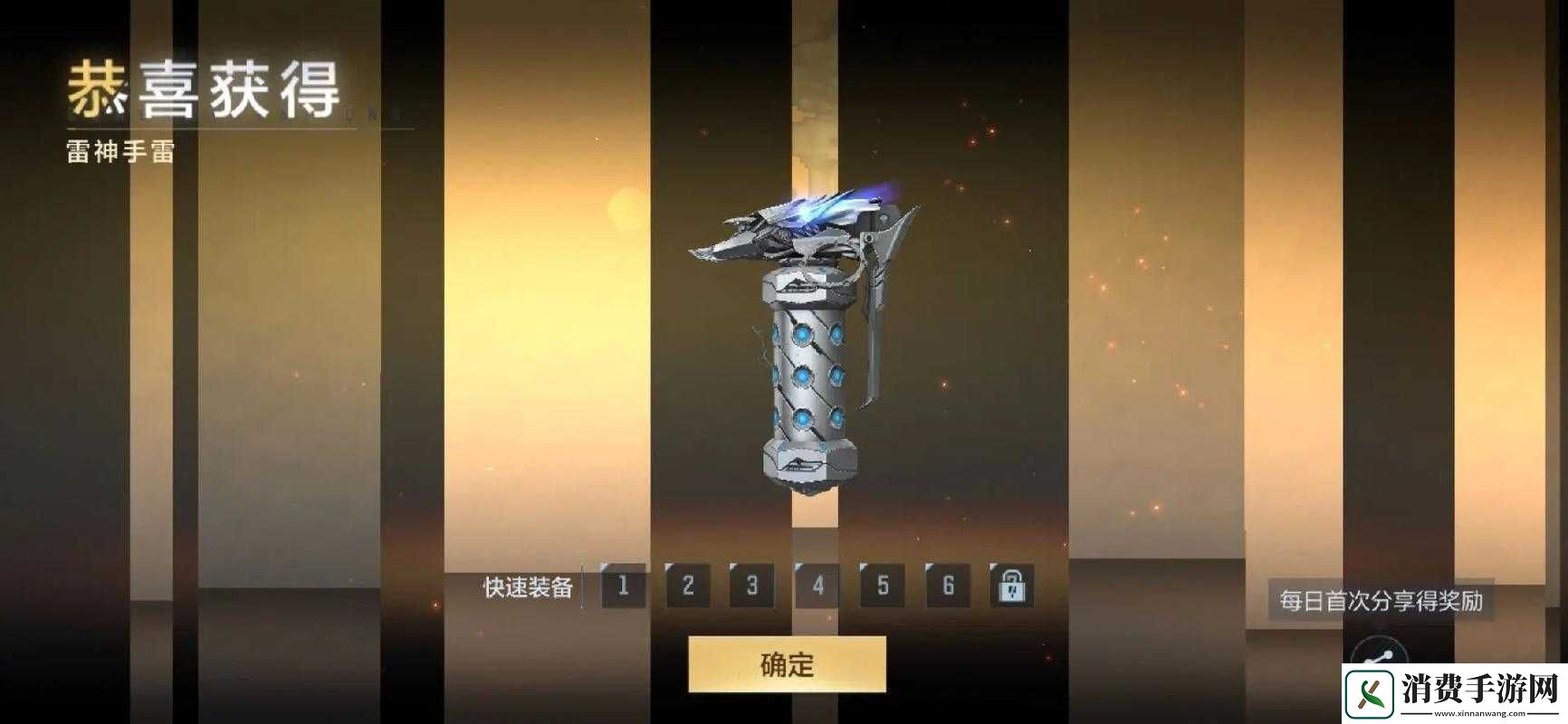
Task: Click slot 1 in quick equip bar
Action: click(x=623, y=587)
